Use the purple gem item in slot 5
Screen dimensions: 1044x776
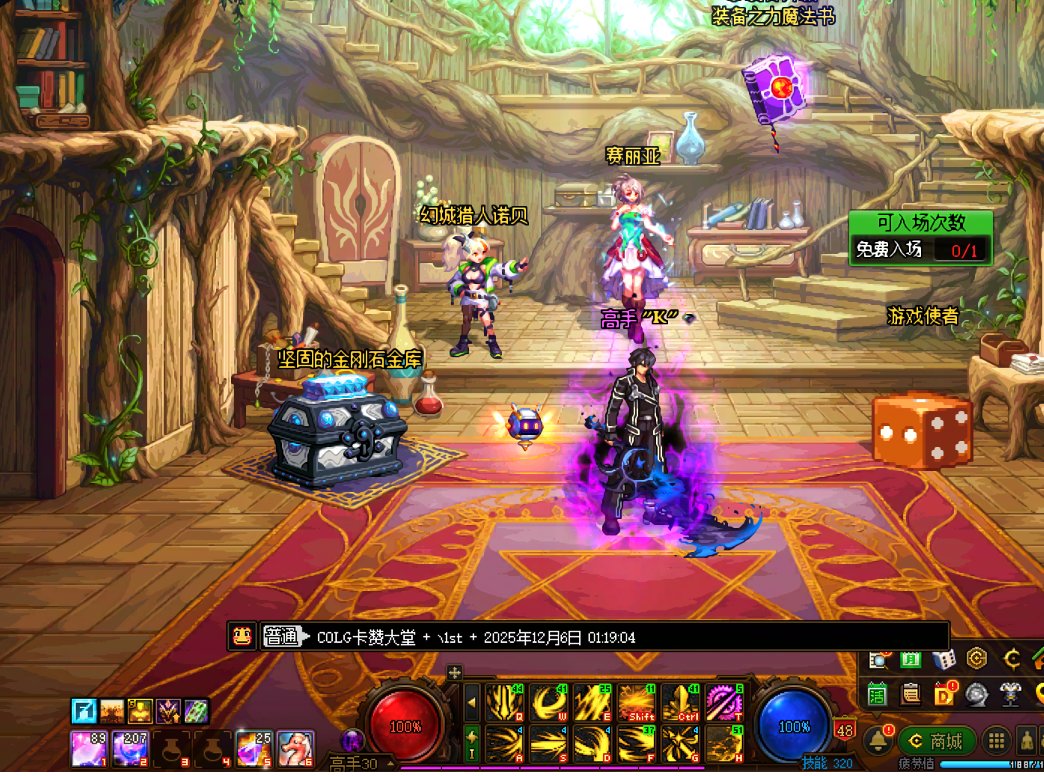(254, 748)
